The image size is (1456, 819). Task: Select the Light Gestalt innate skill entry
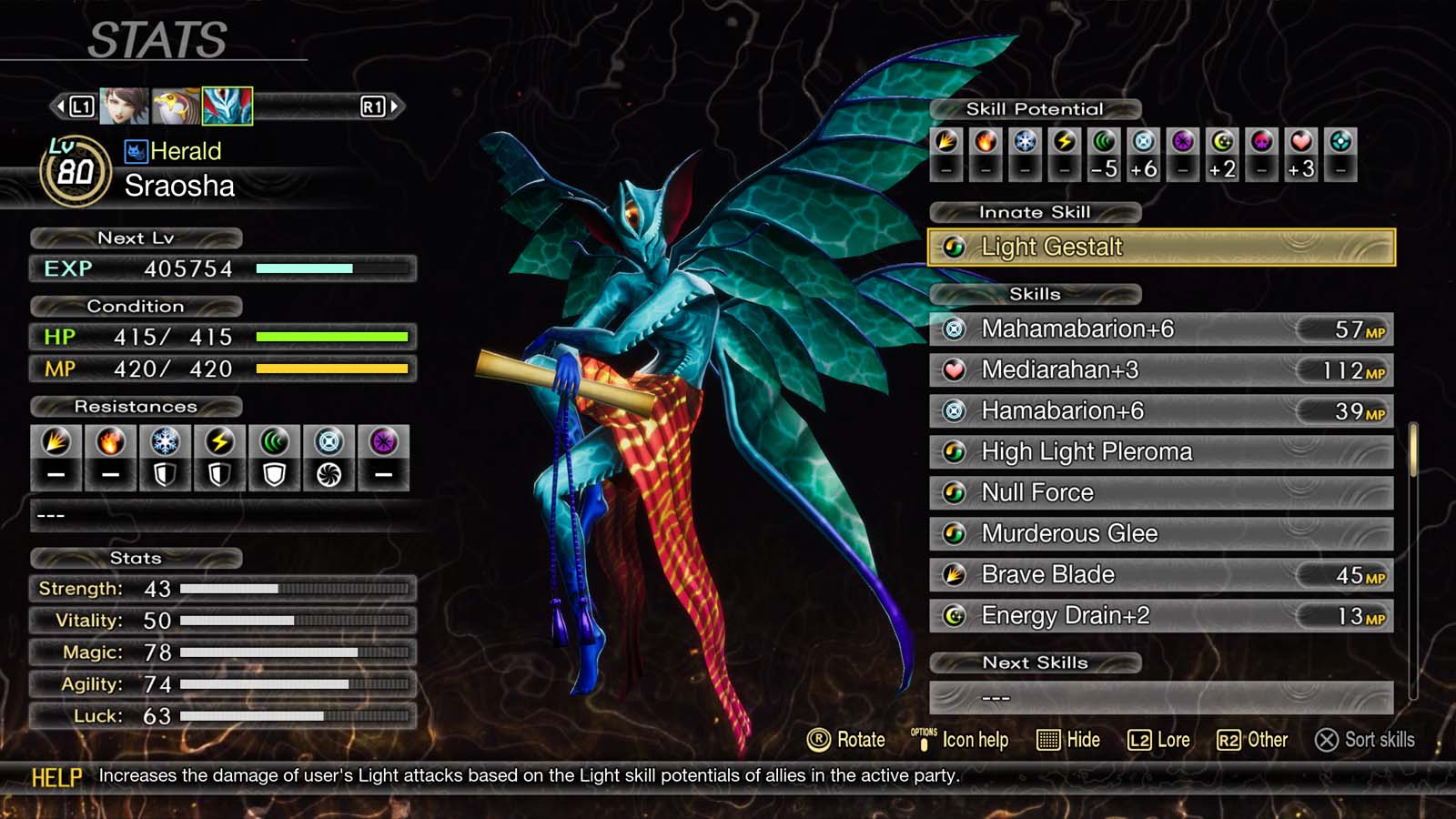pos(1156,247)
